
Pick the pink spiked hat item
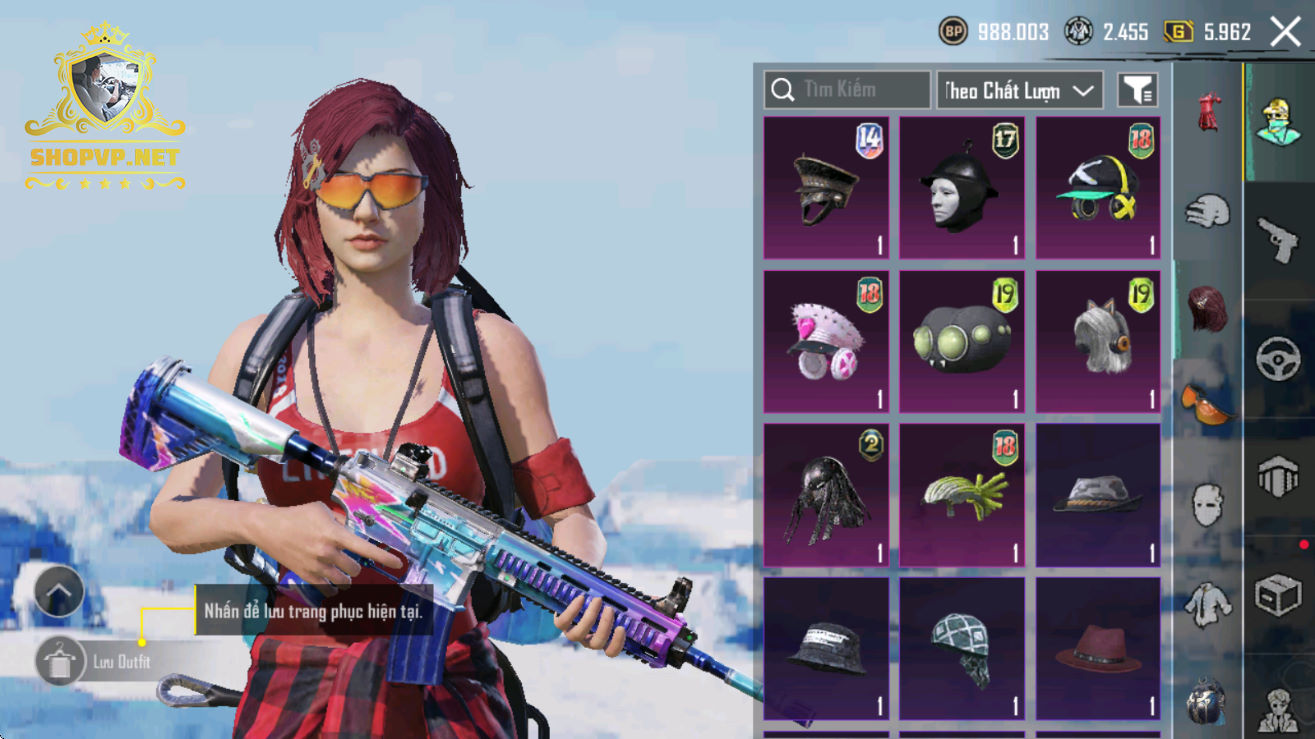pos(826,341)
